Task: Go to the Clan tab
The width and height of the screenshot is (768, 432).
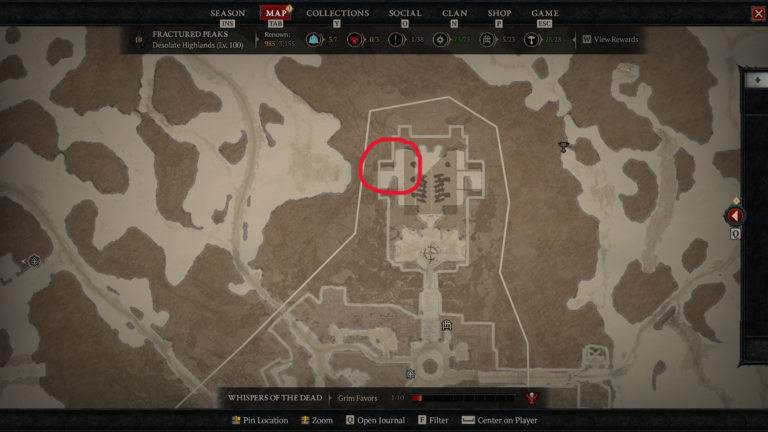Action: coord(454,14)
